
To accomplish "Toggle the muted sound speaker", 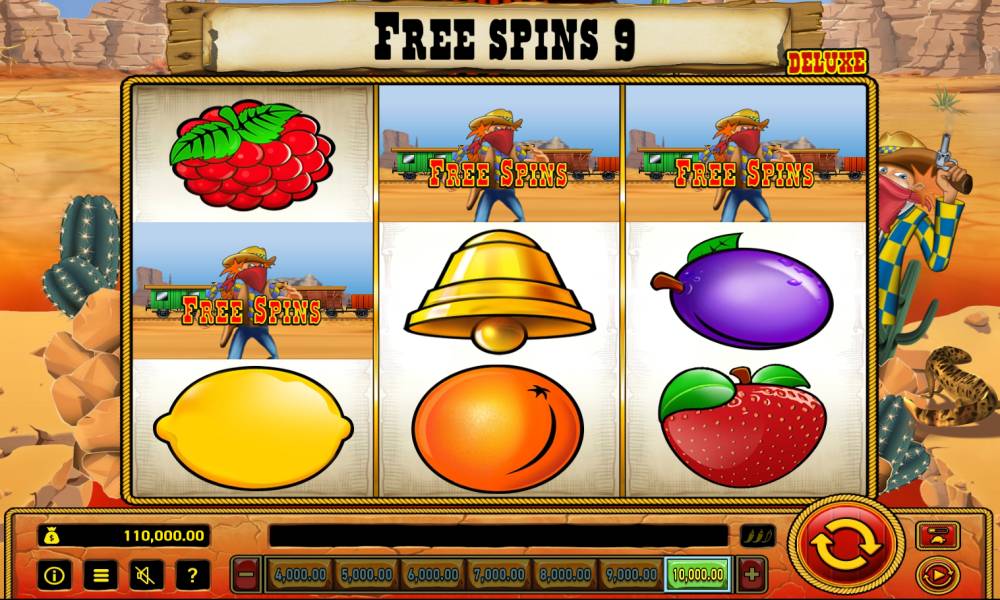I will 146,575.
